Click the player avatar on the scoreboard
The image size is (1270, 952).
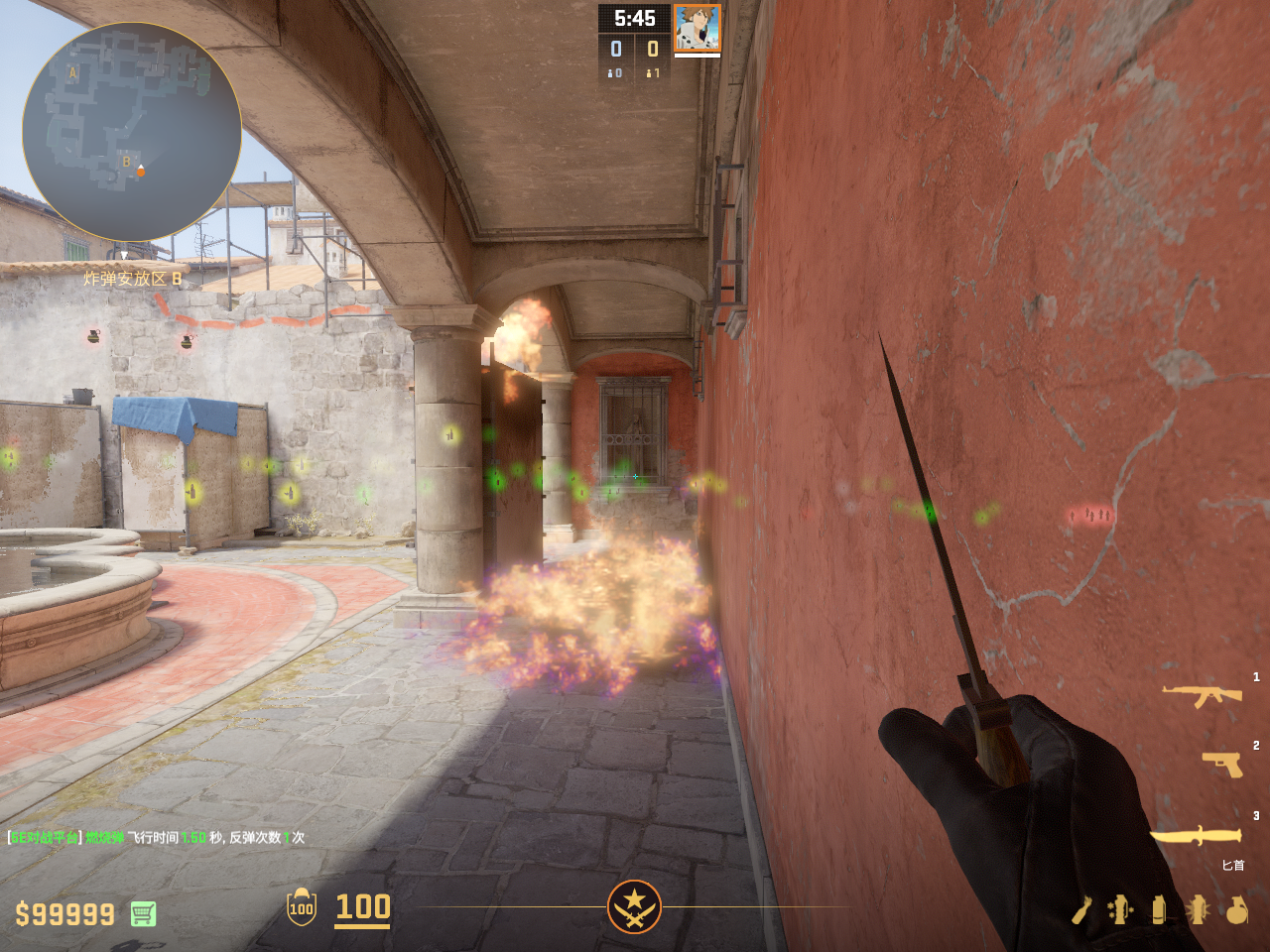pos(698,28)
